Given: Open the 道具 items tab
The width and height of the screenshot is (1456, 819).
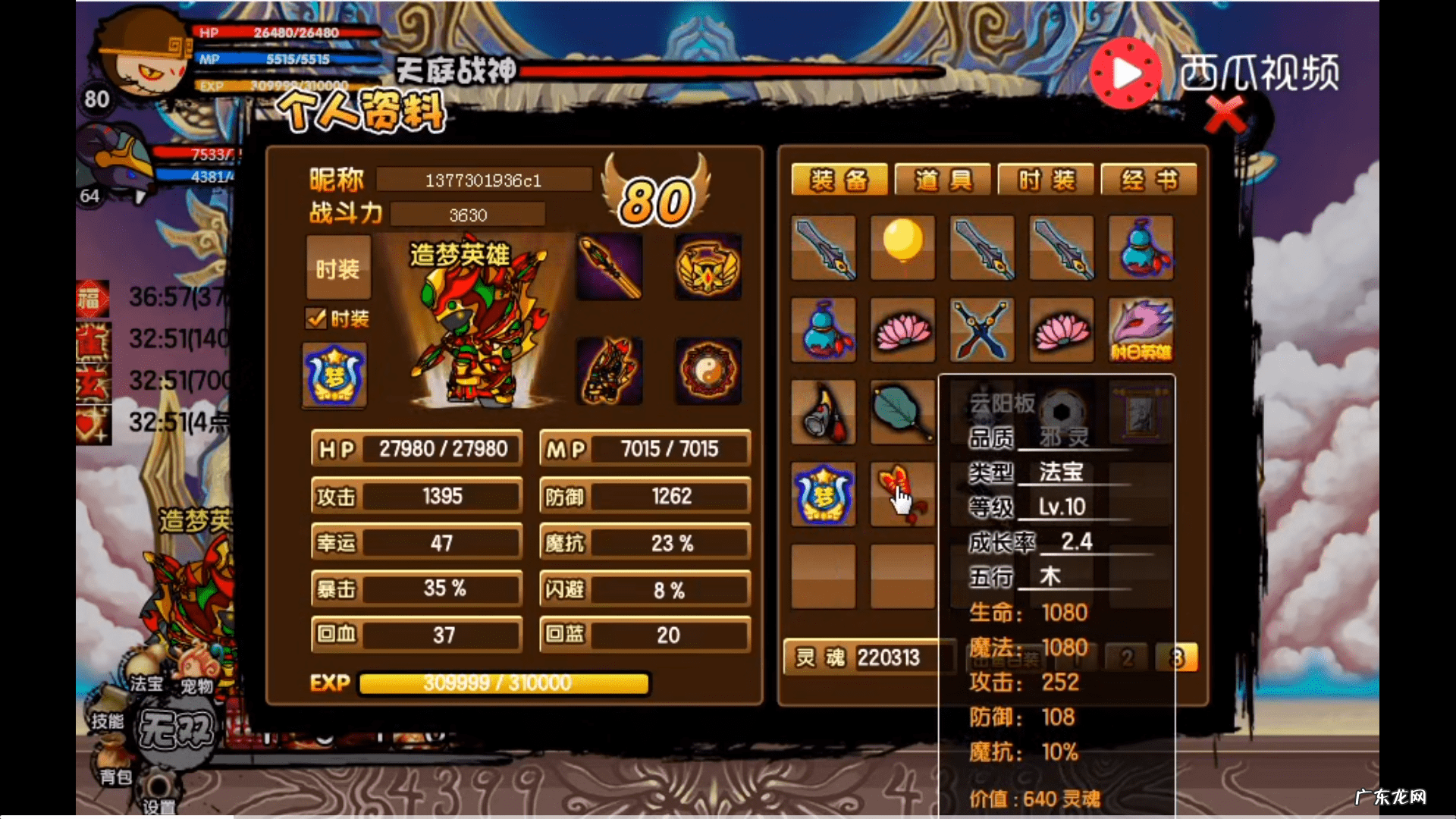Looking at the screenshot, I should (943, 180).
